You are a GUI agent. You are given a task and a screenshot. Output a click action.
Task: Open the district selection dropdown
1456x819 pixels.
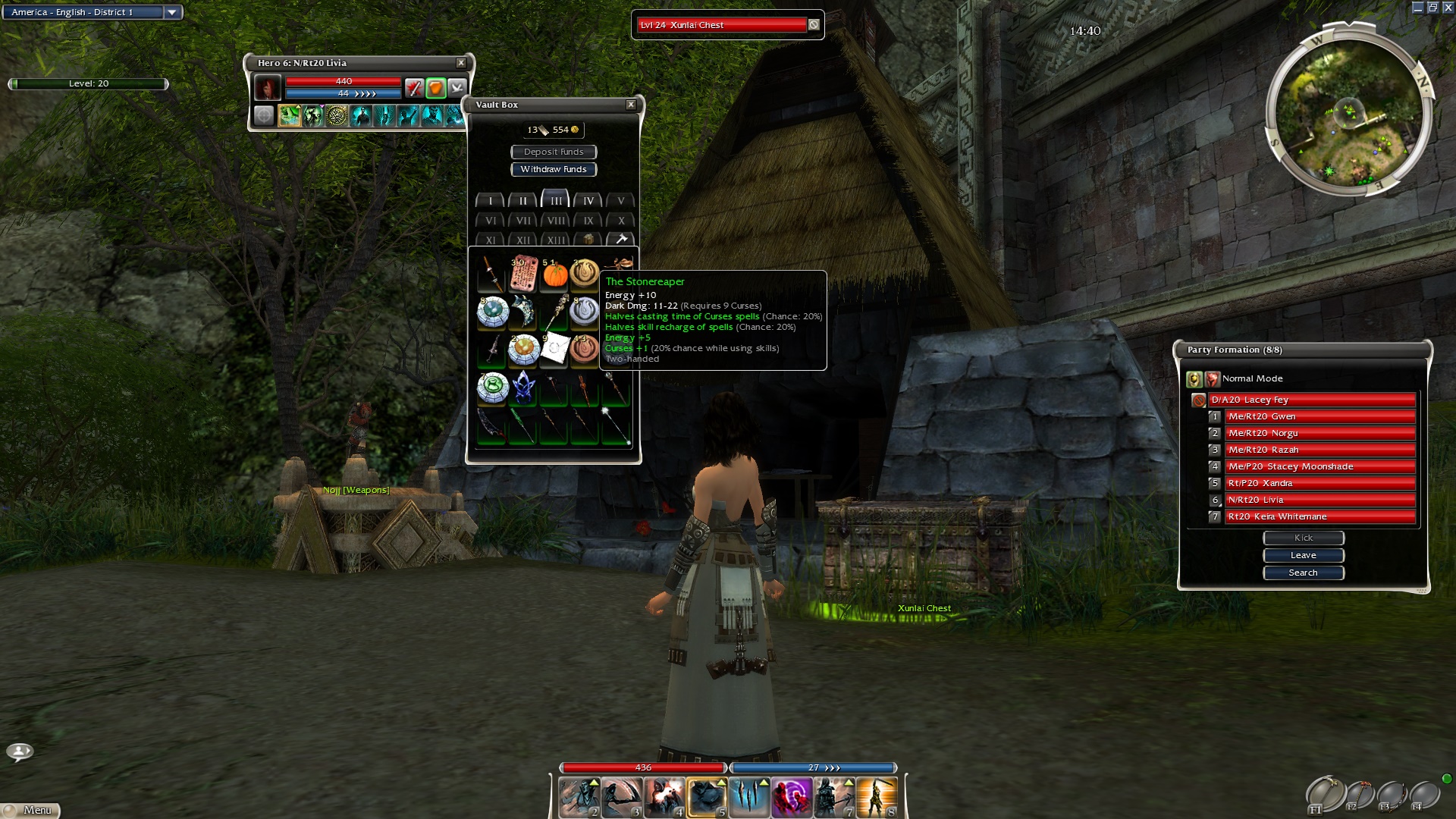[172, 12]
